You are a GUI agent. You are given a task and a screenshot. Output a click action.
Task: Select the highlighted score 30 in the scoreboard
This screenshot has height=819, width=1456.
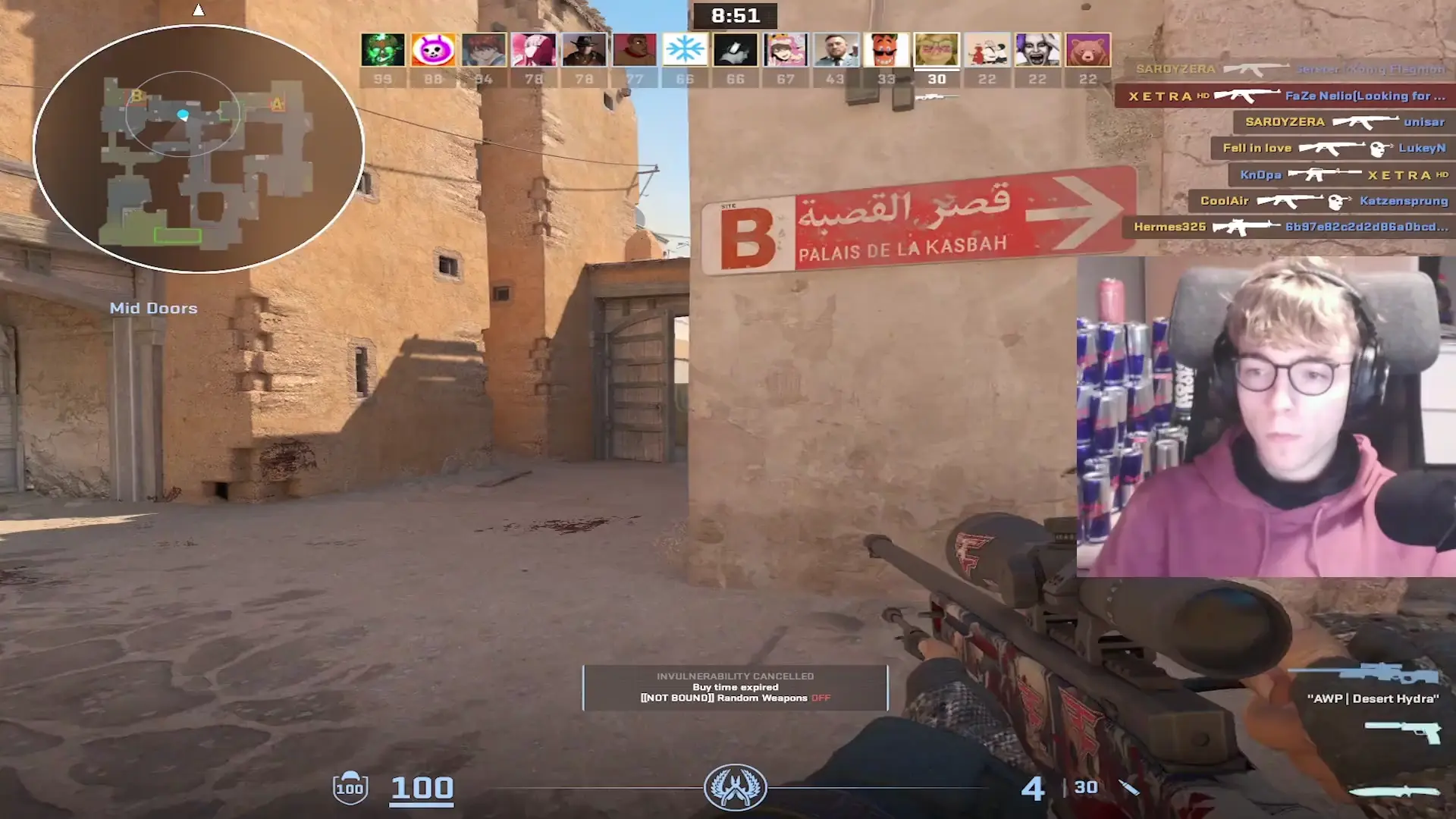pyautogui.click(x=937, y=78)
